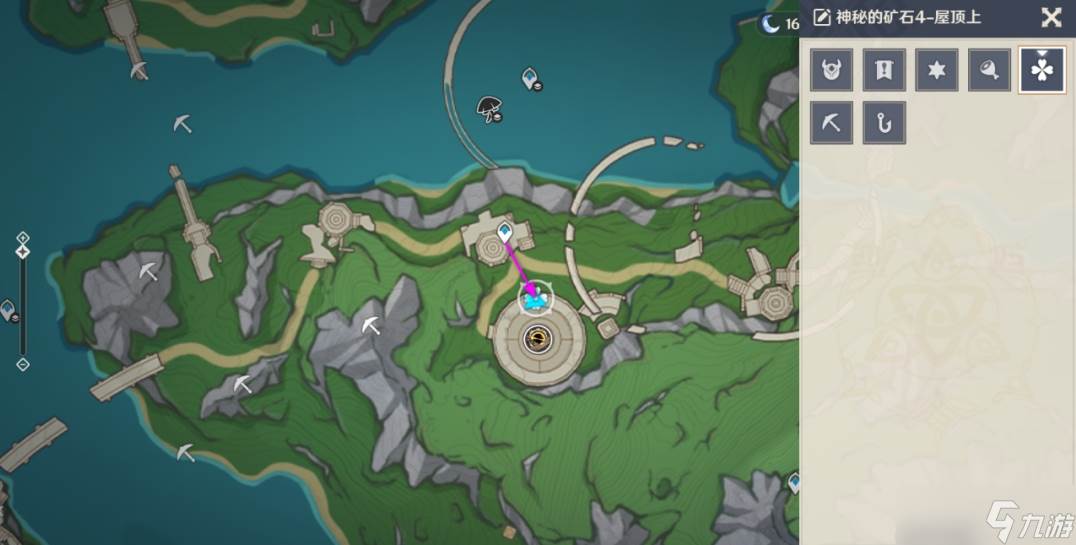Choose the fishing hook pin icon
The image size is (1076, 545).
click(x=884, y=123)
